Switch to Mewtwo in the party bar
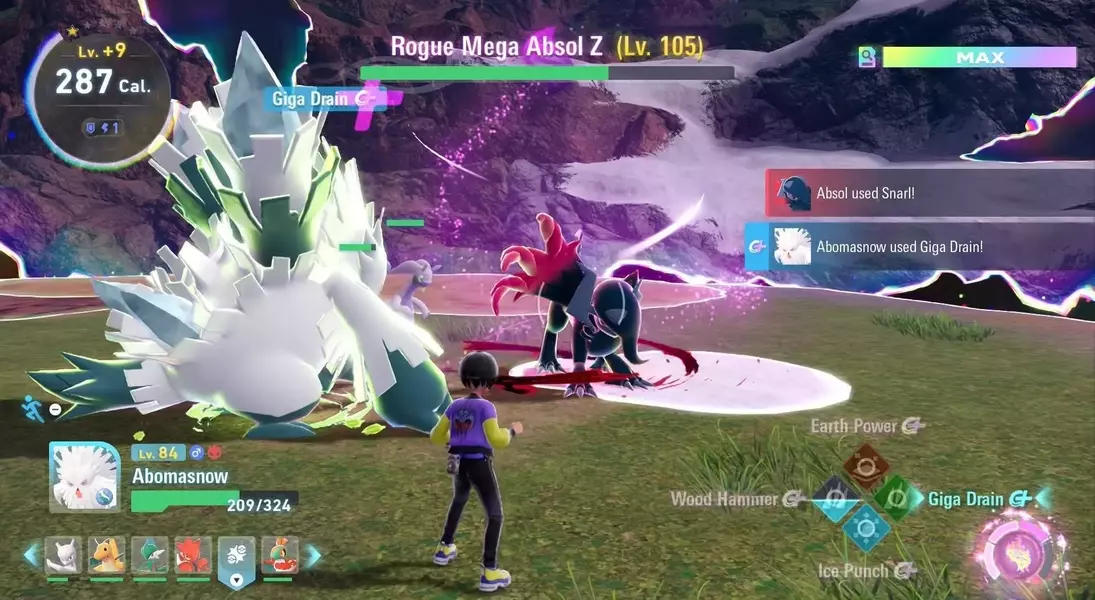The width and height of the screenshot is (1095, 600). tap(63, 556)
